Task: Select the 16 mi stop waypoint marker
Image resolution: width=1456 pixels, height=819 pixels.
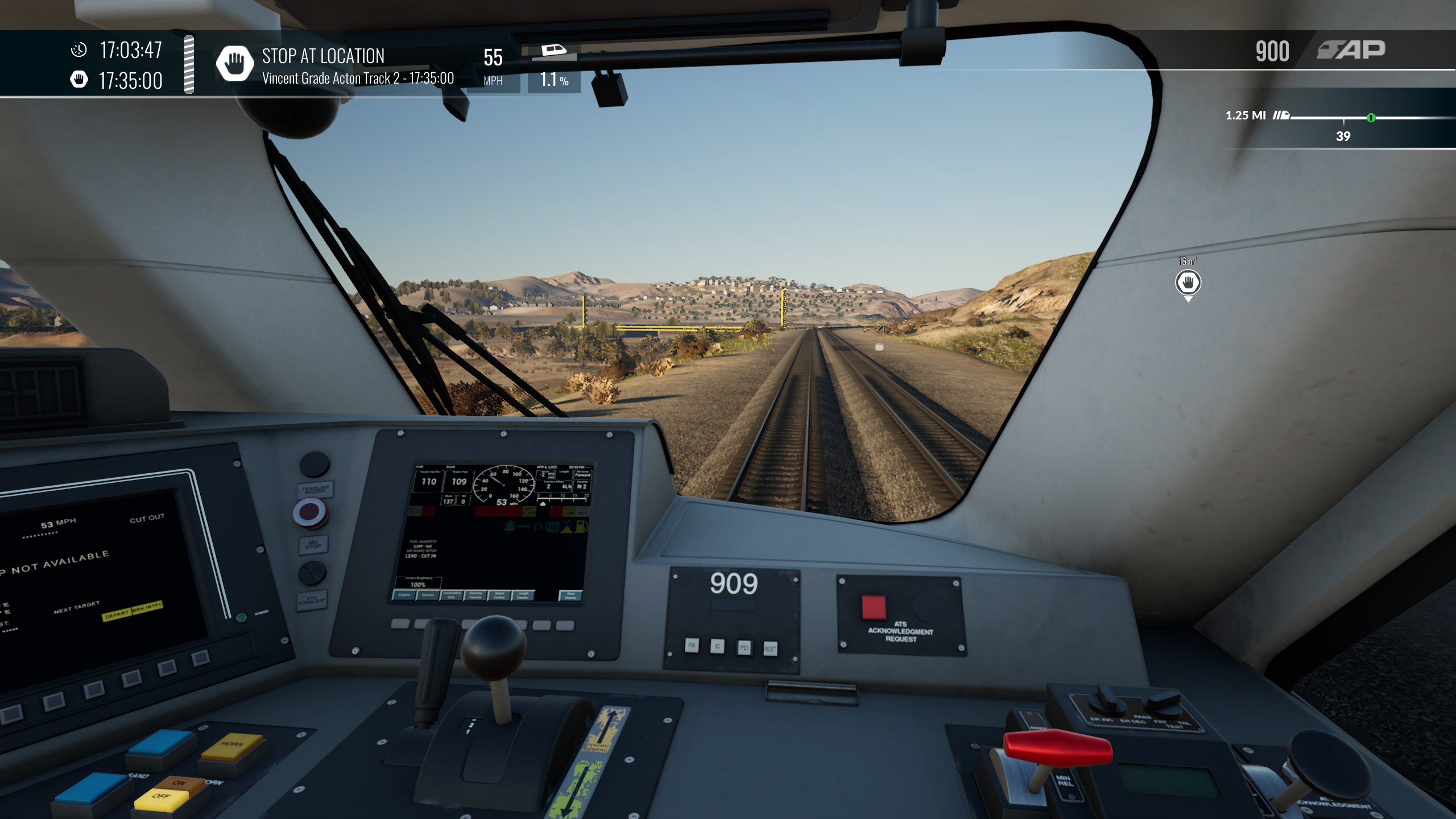Action: pos(1188,283)
